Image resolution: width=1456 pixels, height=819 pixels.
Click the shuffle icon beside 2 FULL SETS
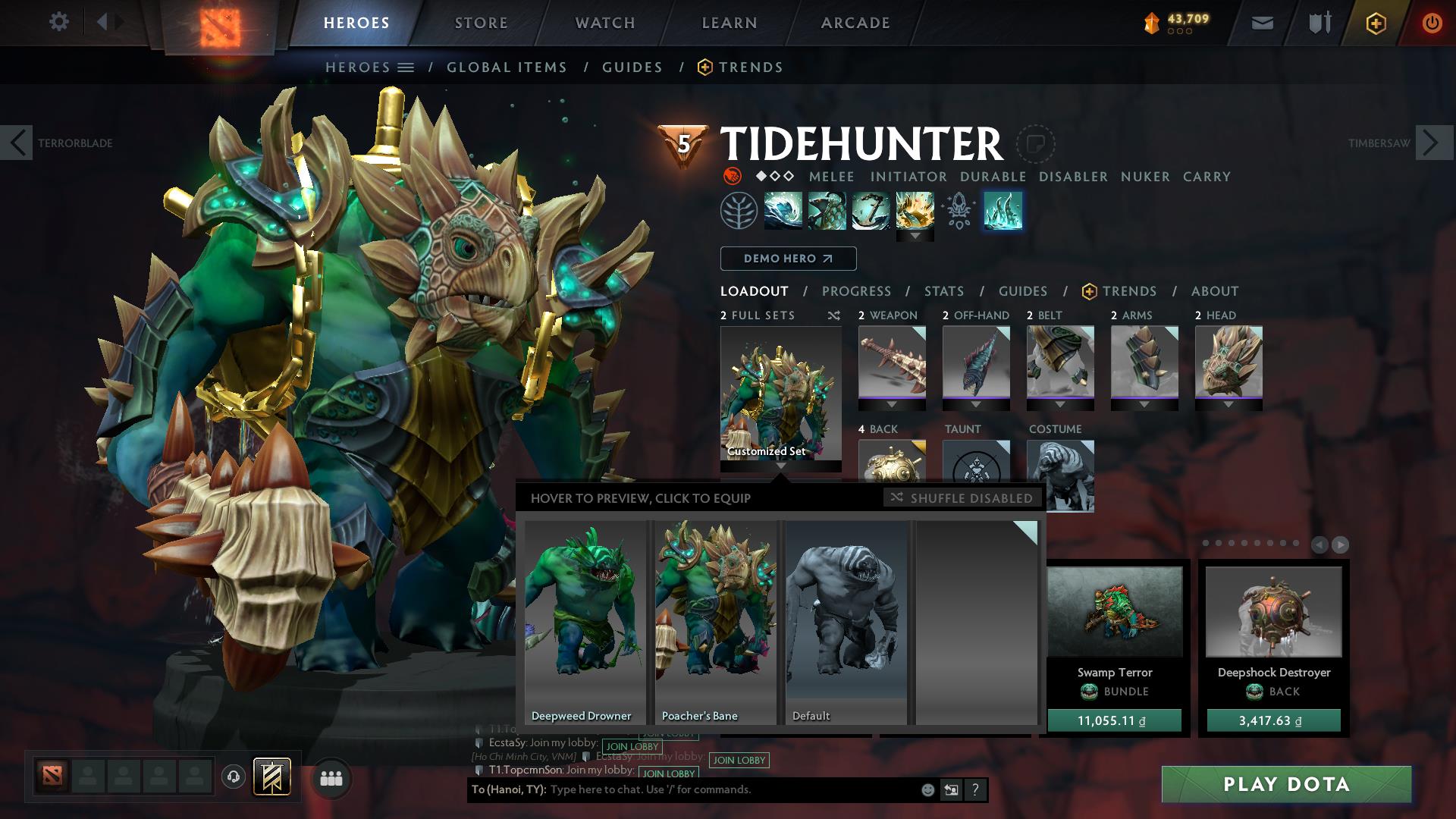tap(834, 315)
